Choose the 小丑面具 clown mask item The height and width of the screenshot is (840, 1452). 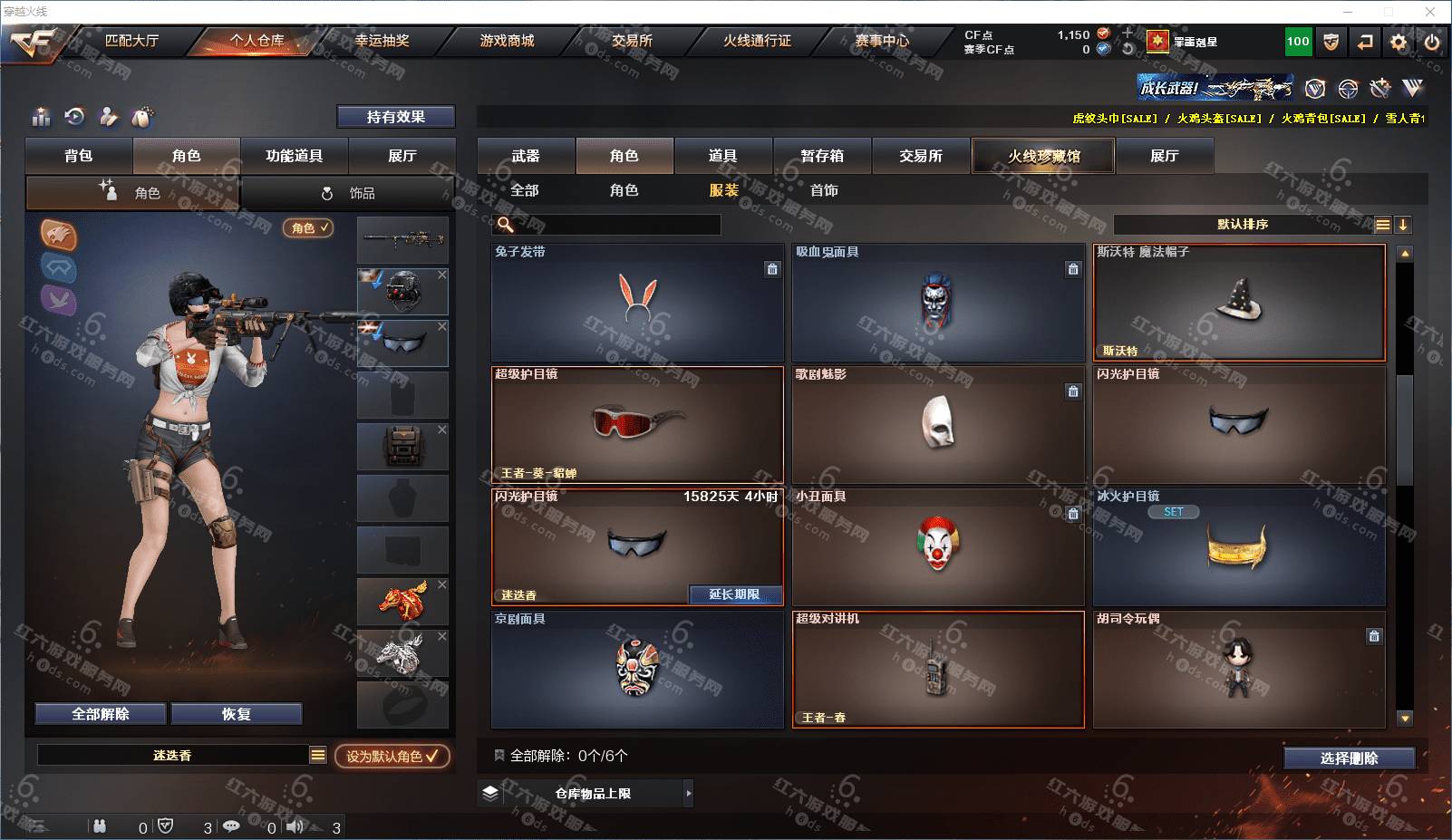pos(938,546)
